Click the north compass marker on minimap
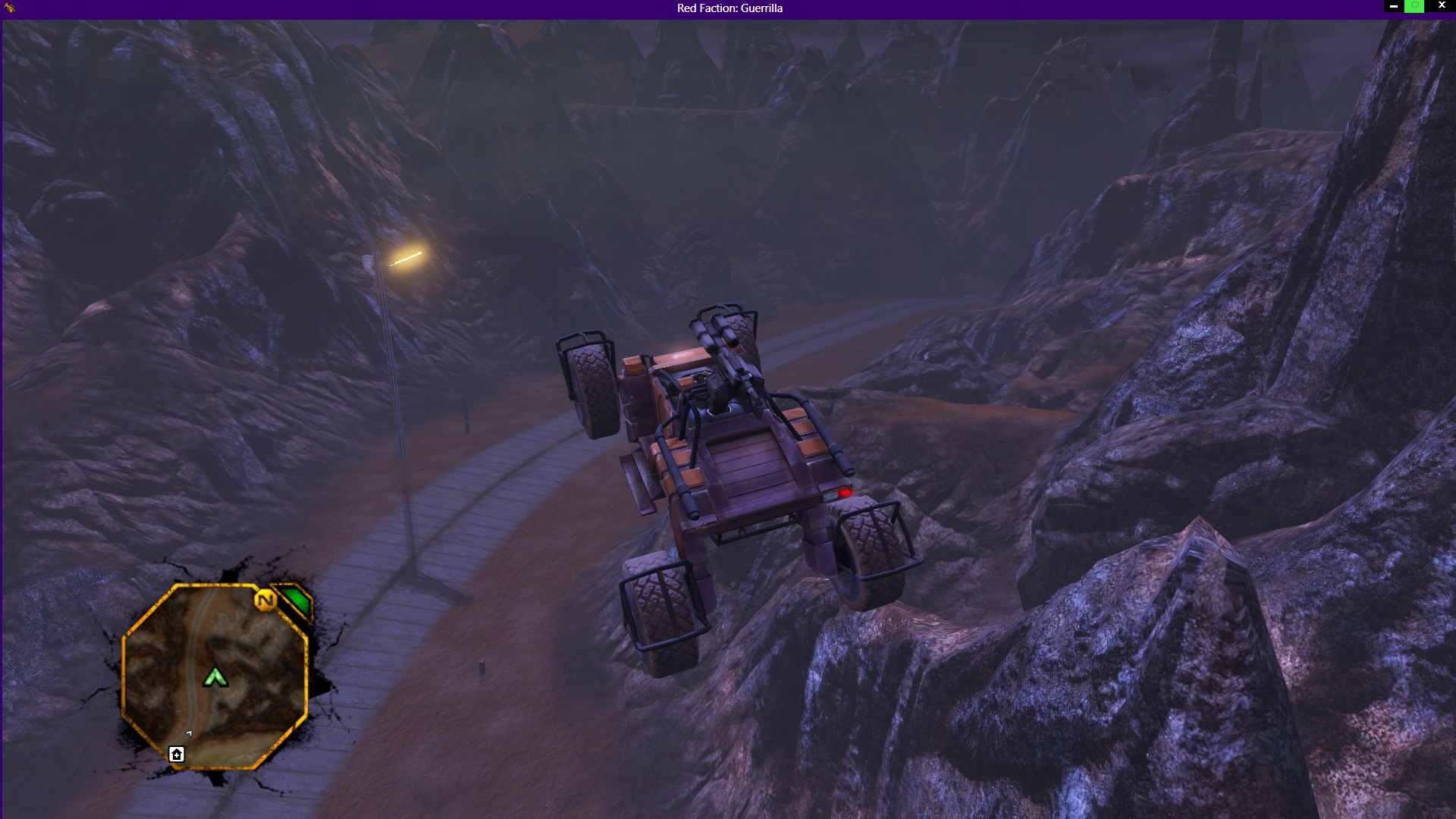The image size is (1456, 819). (265, 601)
